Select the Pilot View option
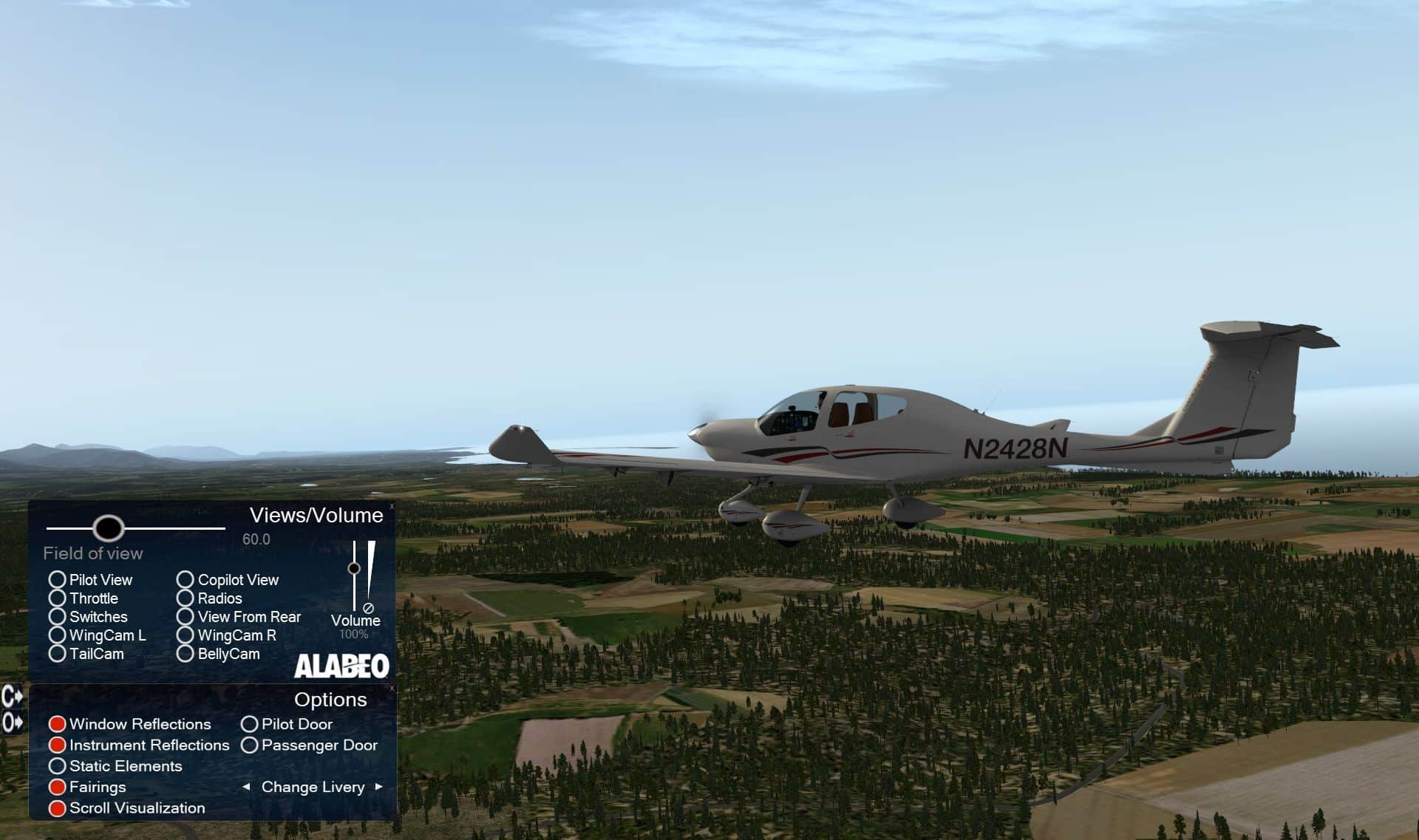 (x=58, y=580)
